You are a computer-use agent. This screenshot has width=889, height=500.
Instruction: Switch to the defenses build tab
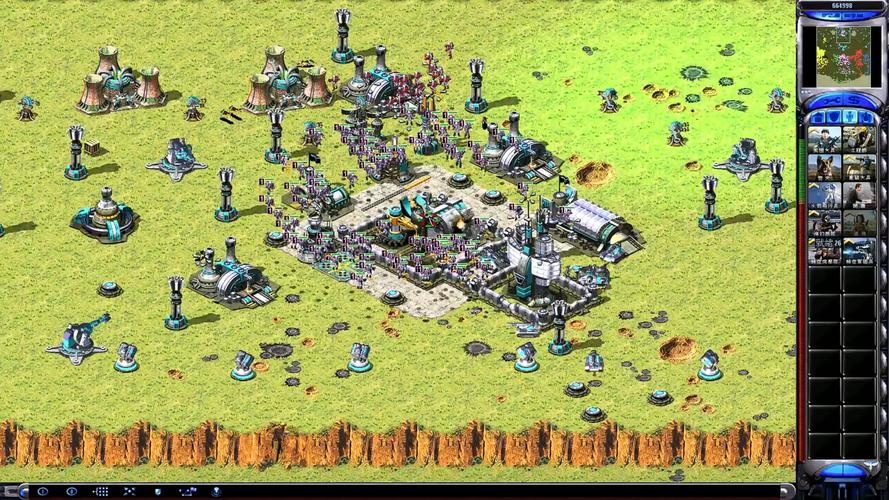832,118
